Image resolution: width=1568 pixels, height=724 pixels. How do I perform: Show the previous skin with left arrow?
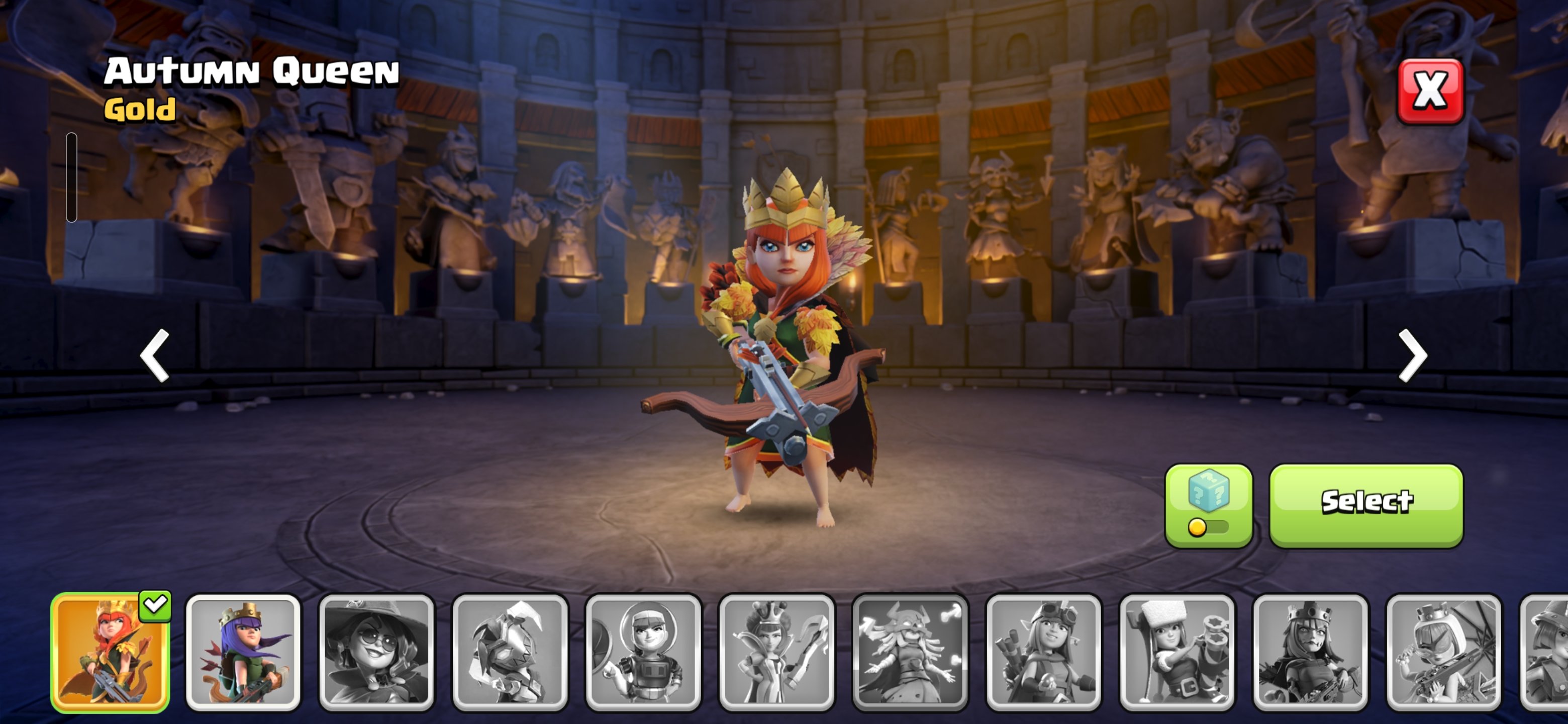(155, 355)
